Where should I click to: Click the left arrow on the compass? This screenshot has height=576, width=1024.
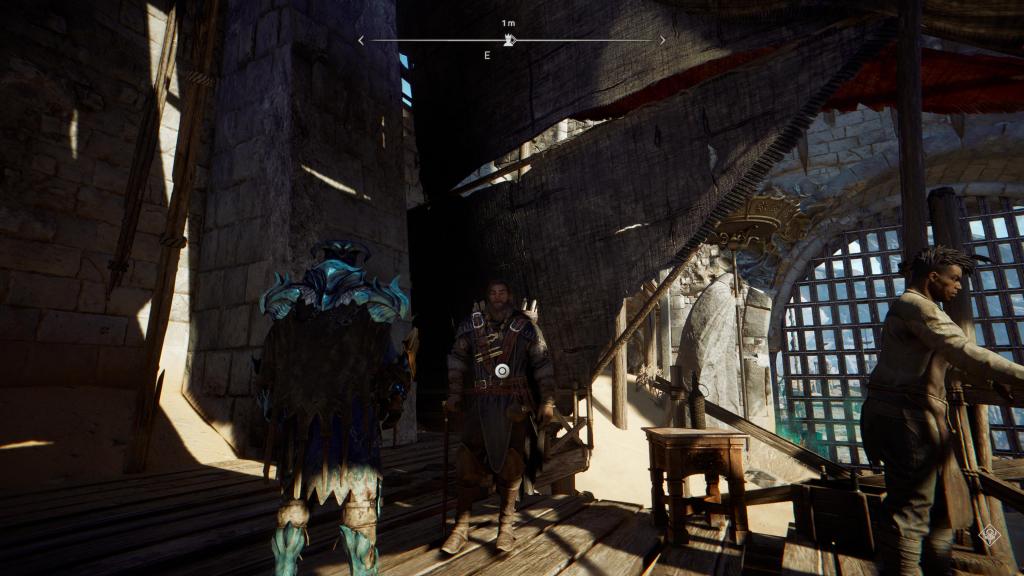(361, 40)
